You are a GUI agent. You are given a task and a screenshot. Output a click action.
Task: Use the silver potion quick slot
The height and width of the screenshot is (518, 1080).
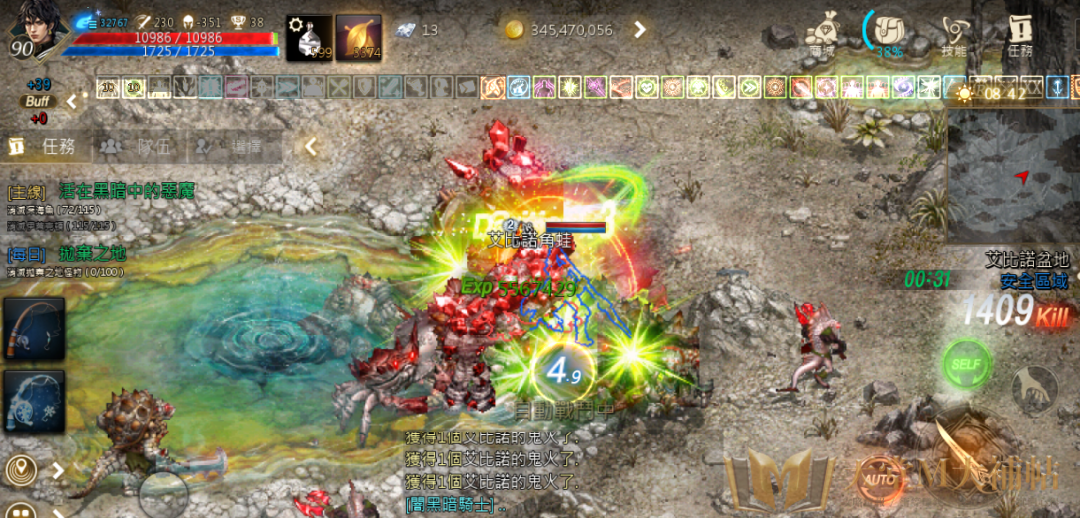(306, 38)
